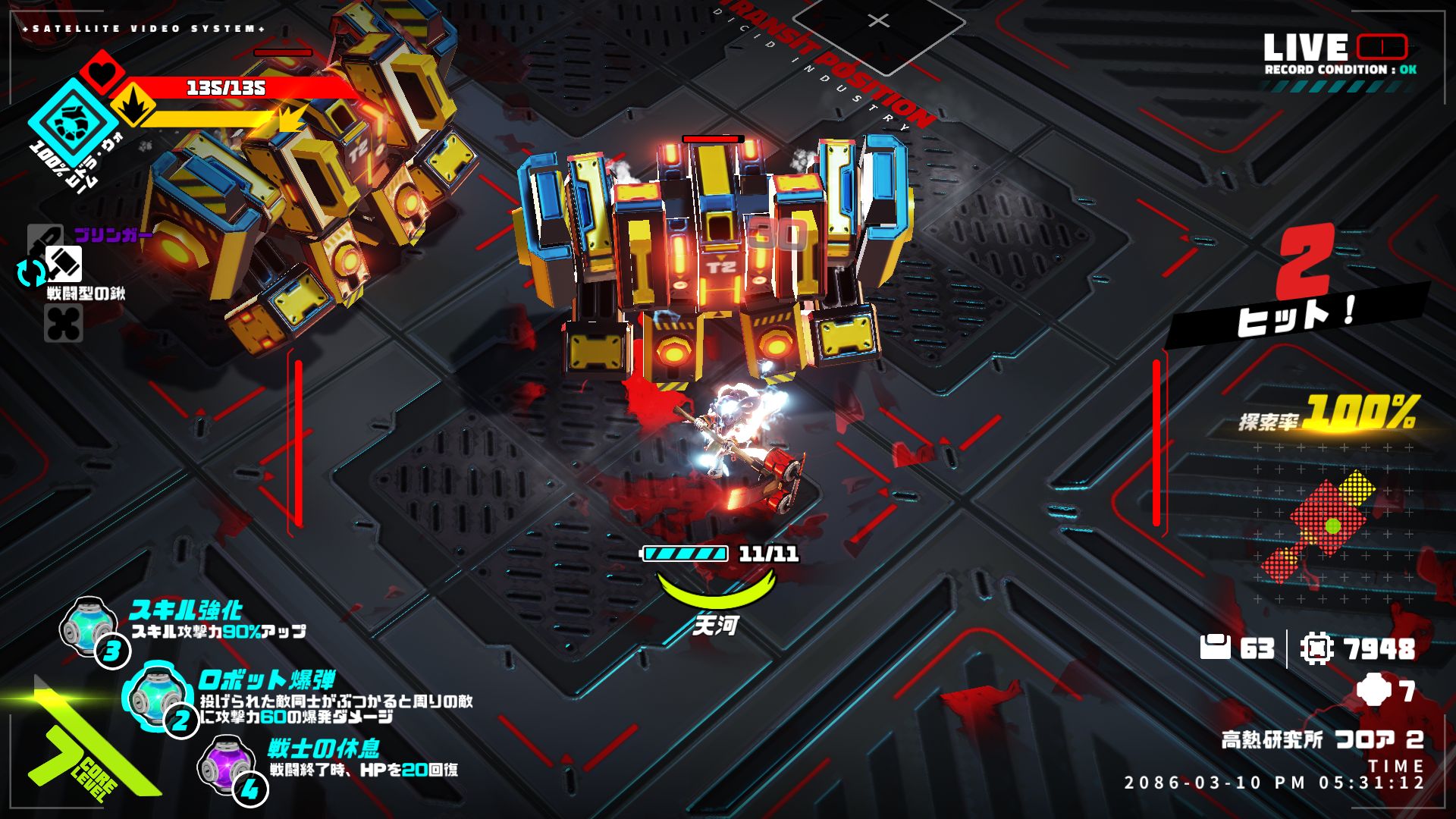
Task: Click the cyan diamond skill emblem
Action: click(x=73, y=121)
